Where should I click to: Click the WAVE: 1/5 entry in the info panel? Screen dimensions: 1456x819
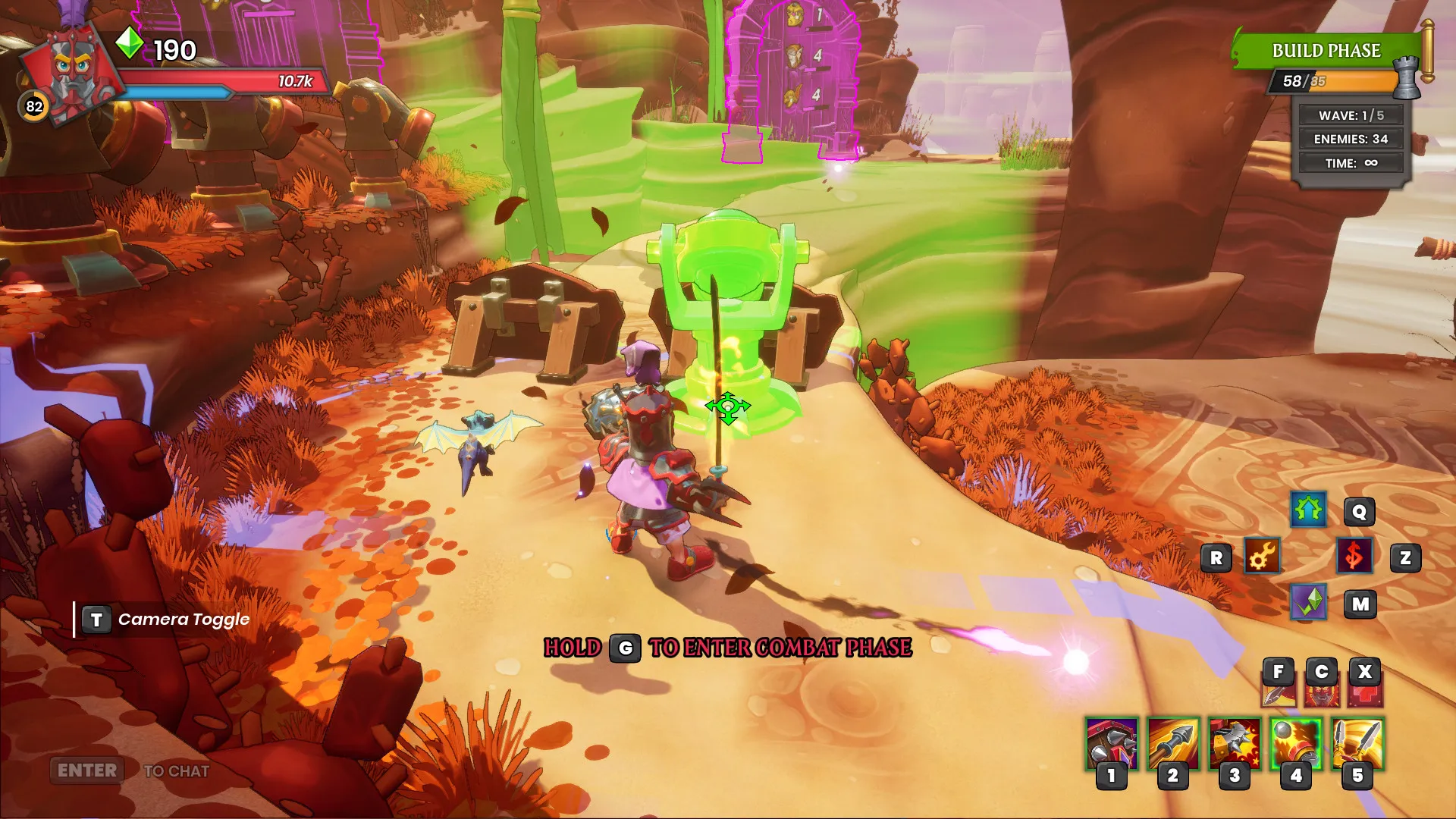pyautogui.click(x=1350, y=115)
